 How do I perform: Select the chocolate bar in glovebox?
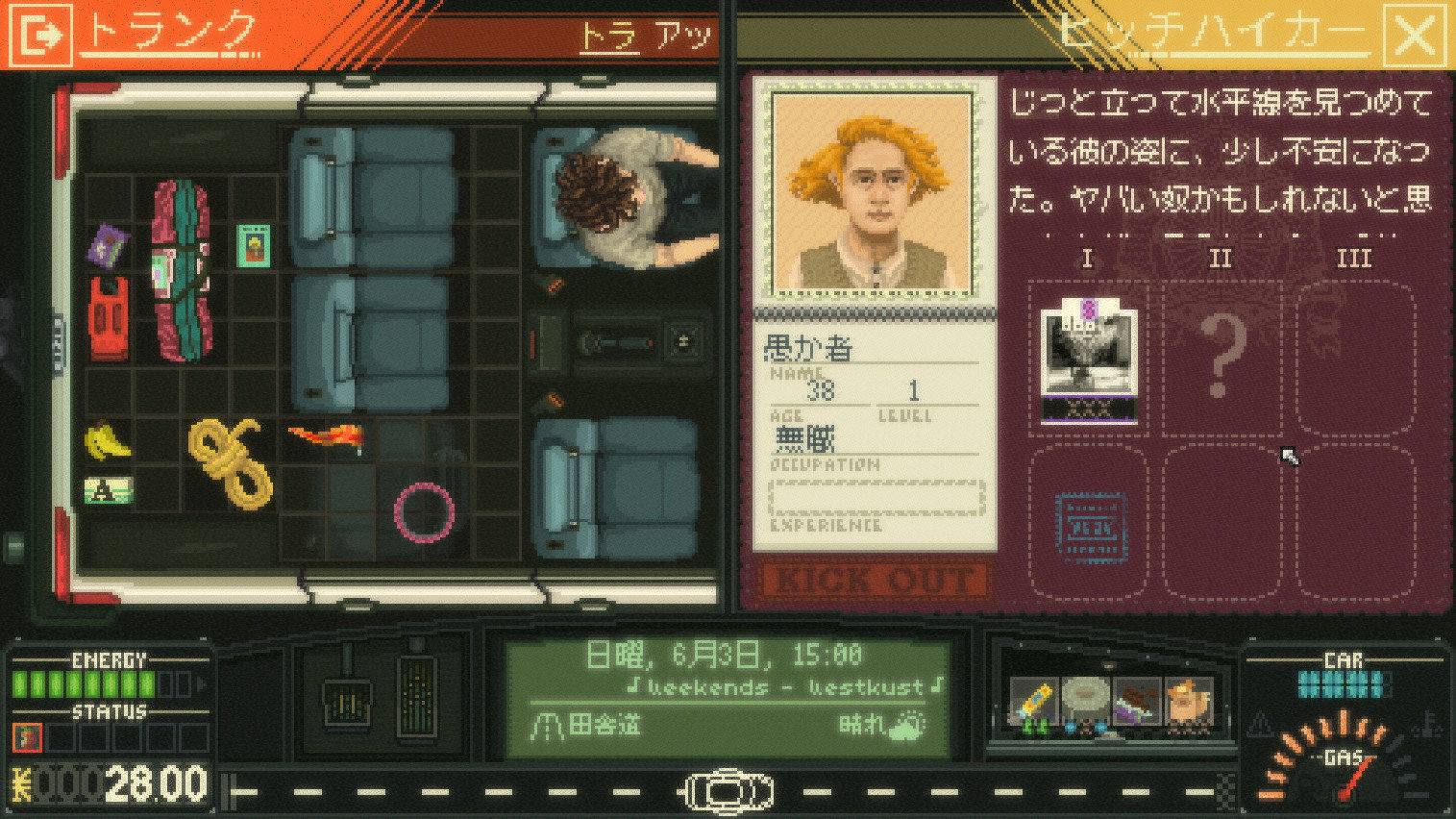coord(1137,705)
